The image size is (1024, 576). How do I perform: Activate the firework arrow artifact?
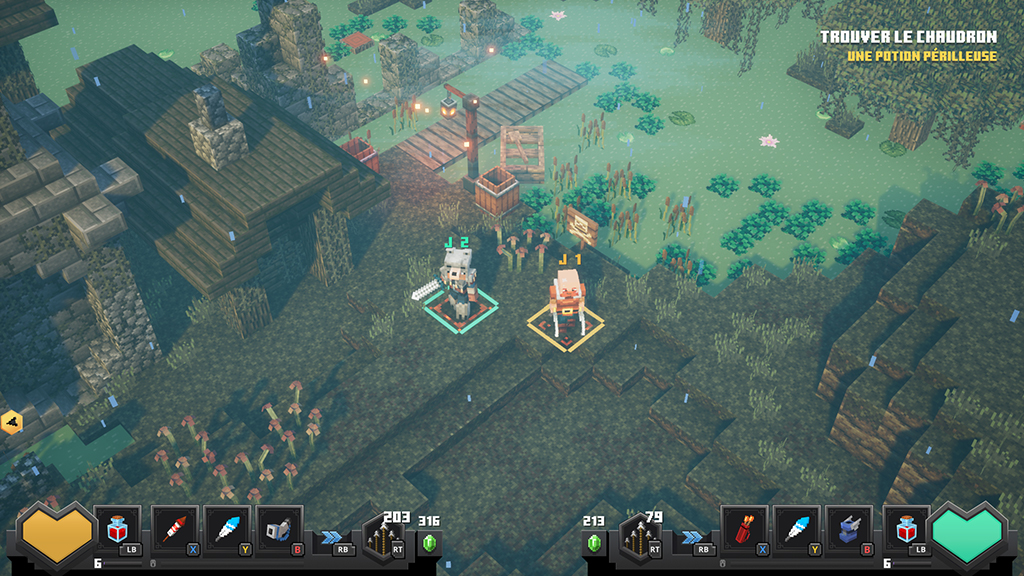point(175,529)
